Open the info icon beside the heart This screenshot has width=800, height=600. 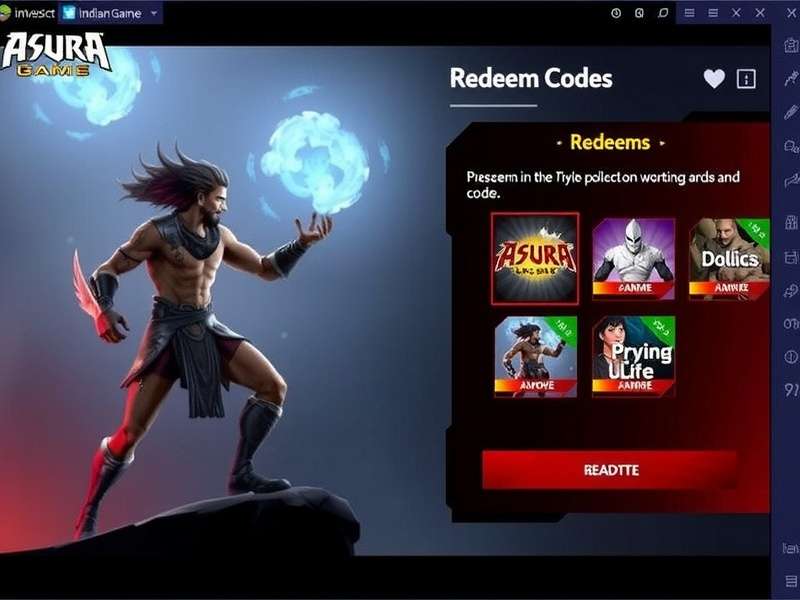[746, 79]
